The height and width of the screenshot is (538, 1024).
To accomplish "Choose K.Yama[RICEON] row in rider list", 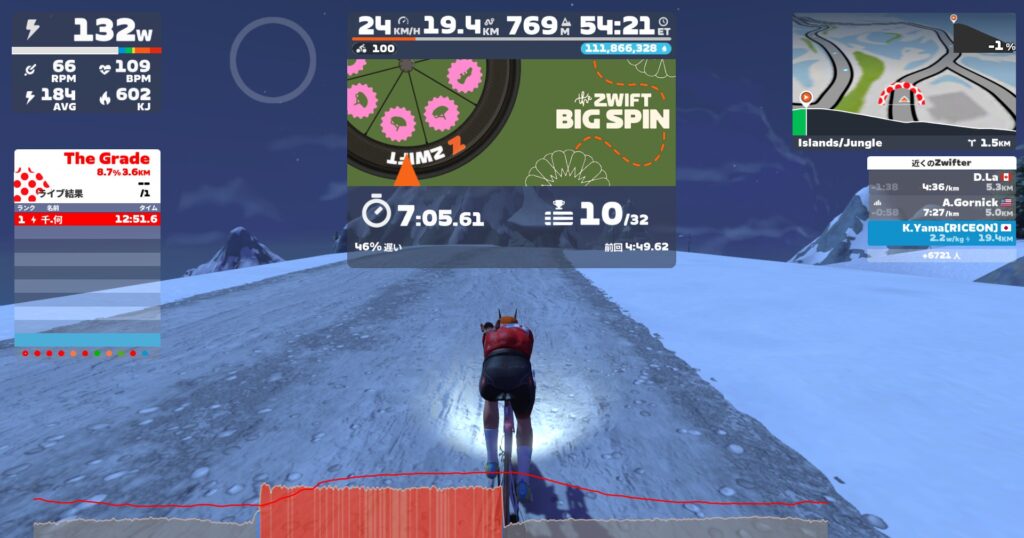I will [941, 232].
